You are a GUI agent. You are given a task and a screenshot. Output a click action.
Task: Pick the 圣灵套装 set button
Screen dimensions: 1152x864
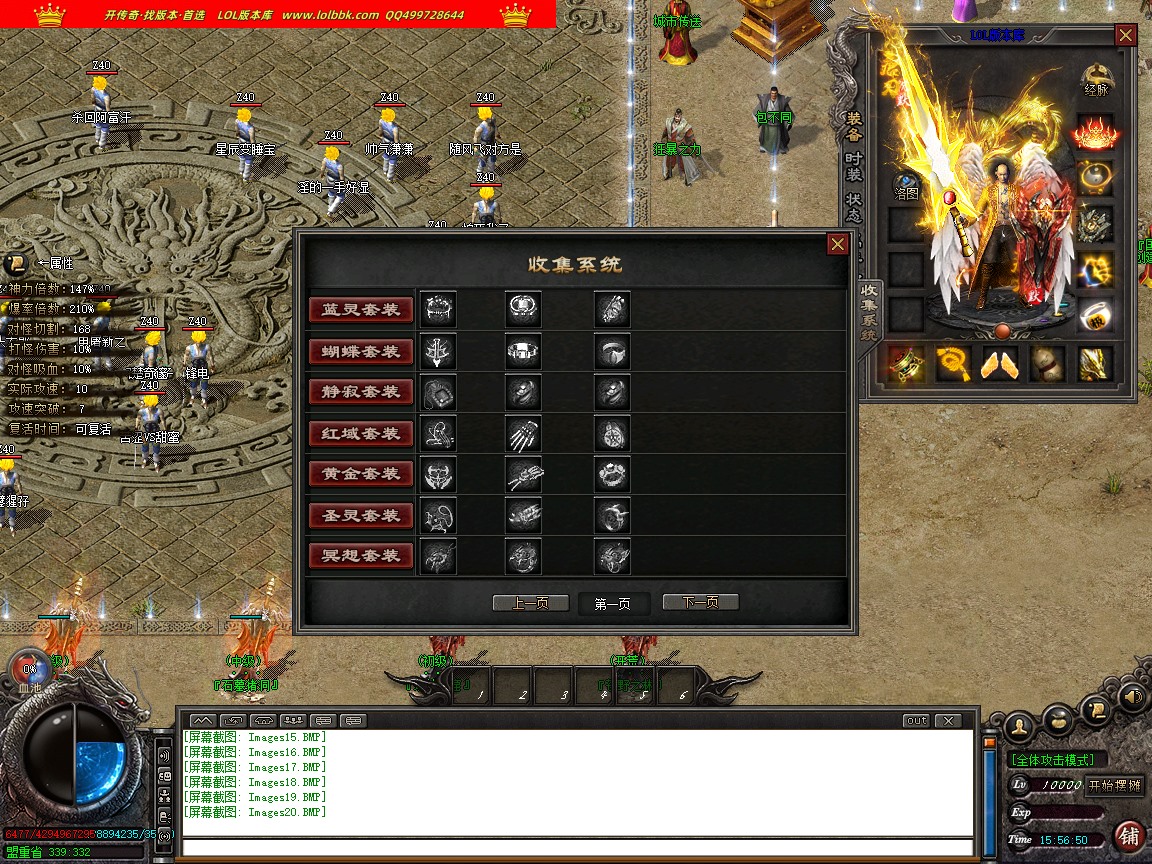click(361, 515)
